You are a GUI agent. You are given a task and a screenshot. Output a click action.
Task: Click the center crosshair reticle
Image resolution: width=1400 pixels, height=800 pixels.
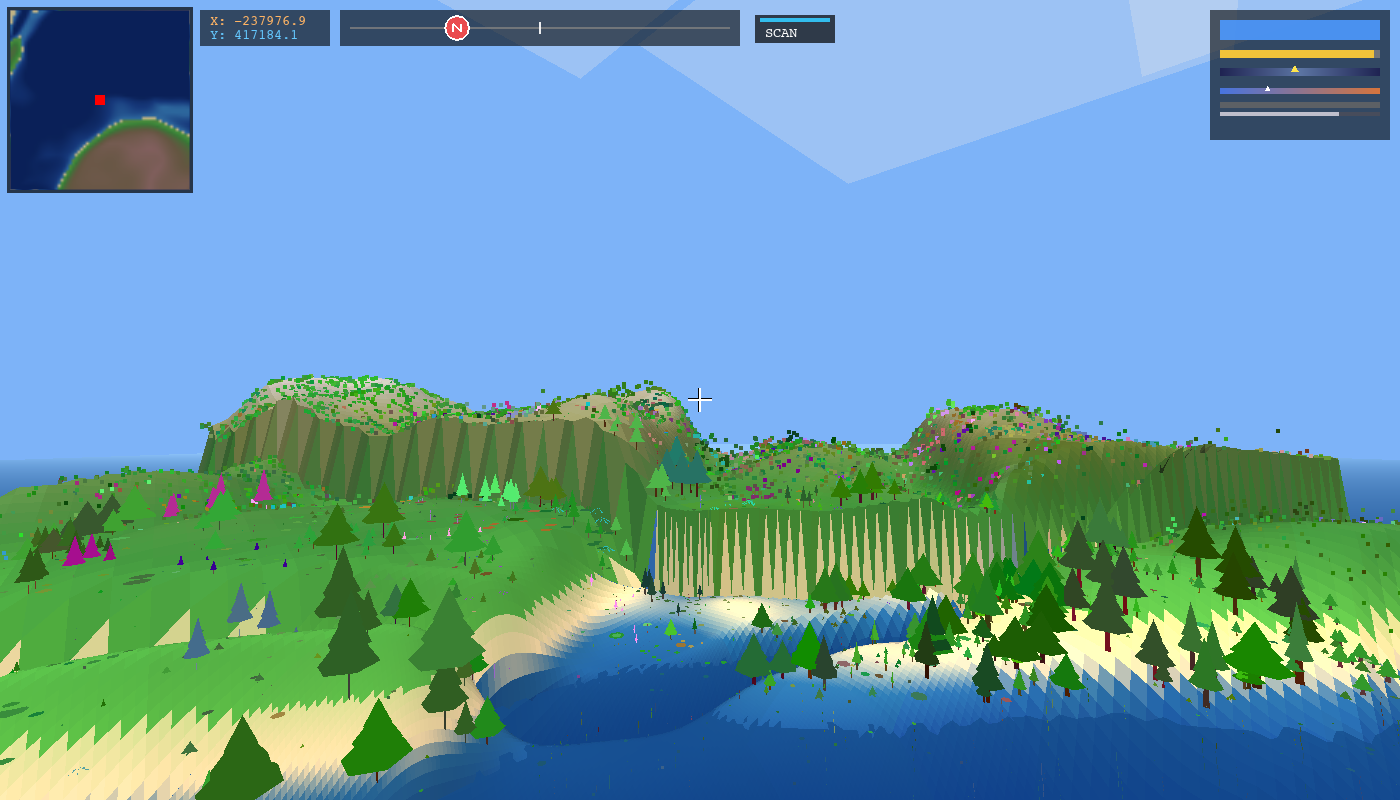700,399
